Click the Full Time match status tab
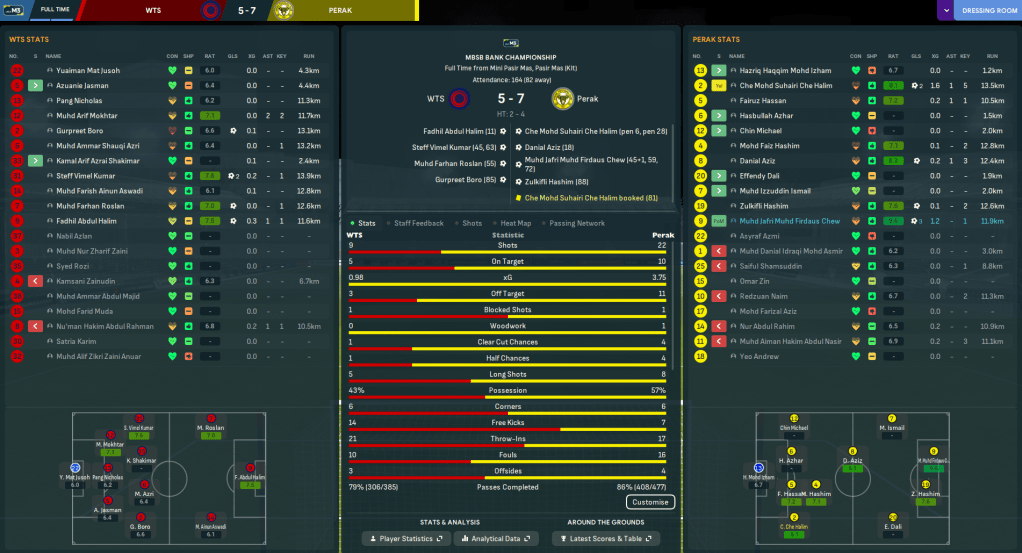1022x553 pixels. pyautogui.click(x=54, y=11)
